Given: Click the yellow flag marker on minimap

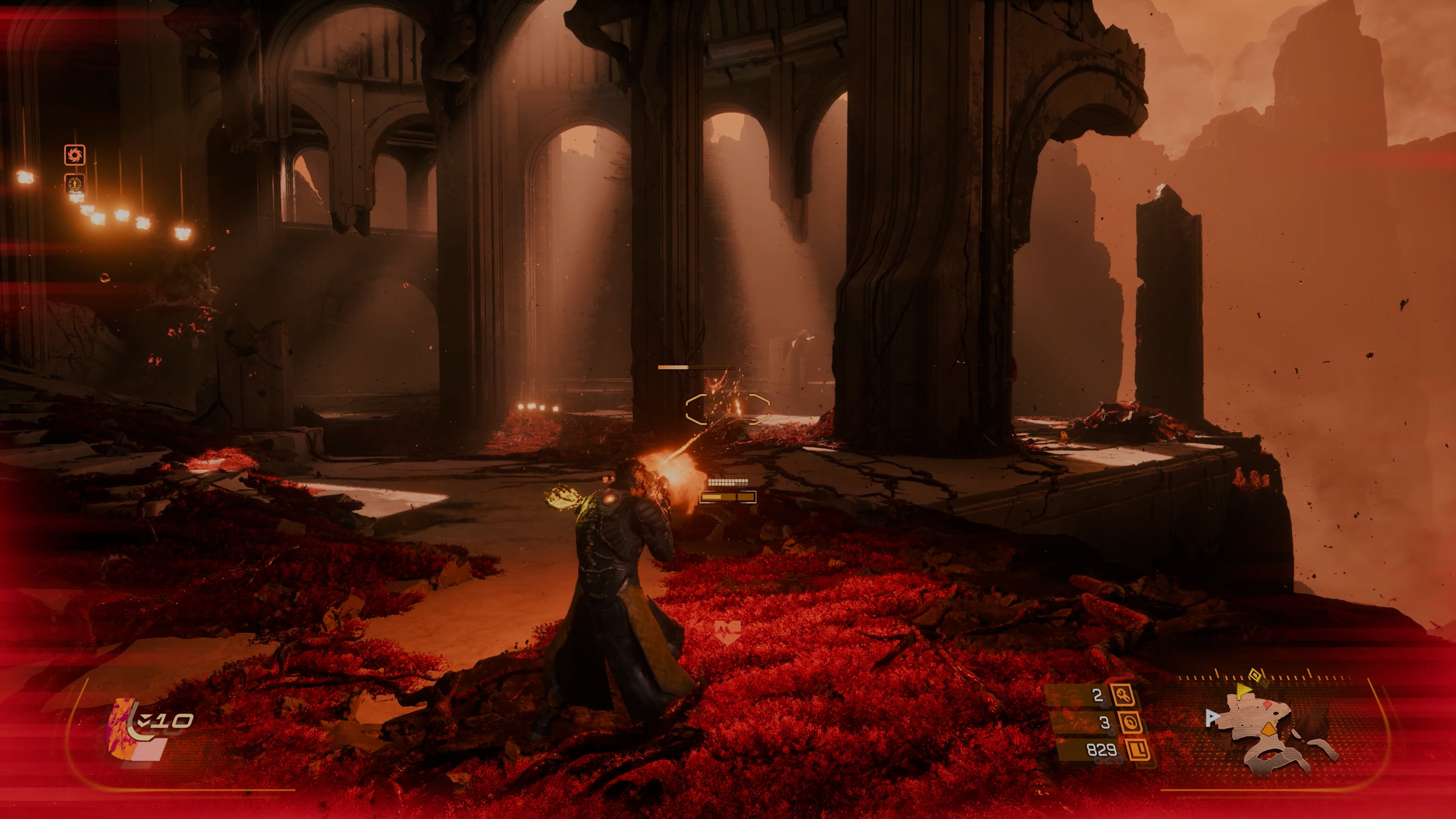Looking at the screenshot, I should [x=1244, y=690].
